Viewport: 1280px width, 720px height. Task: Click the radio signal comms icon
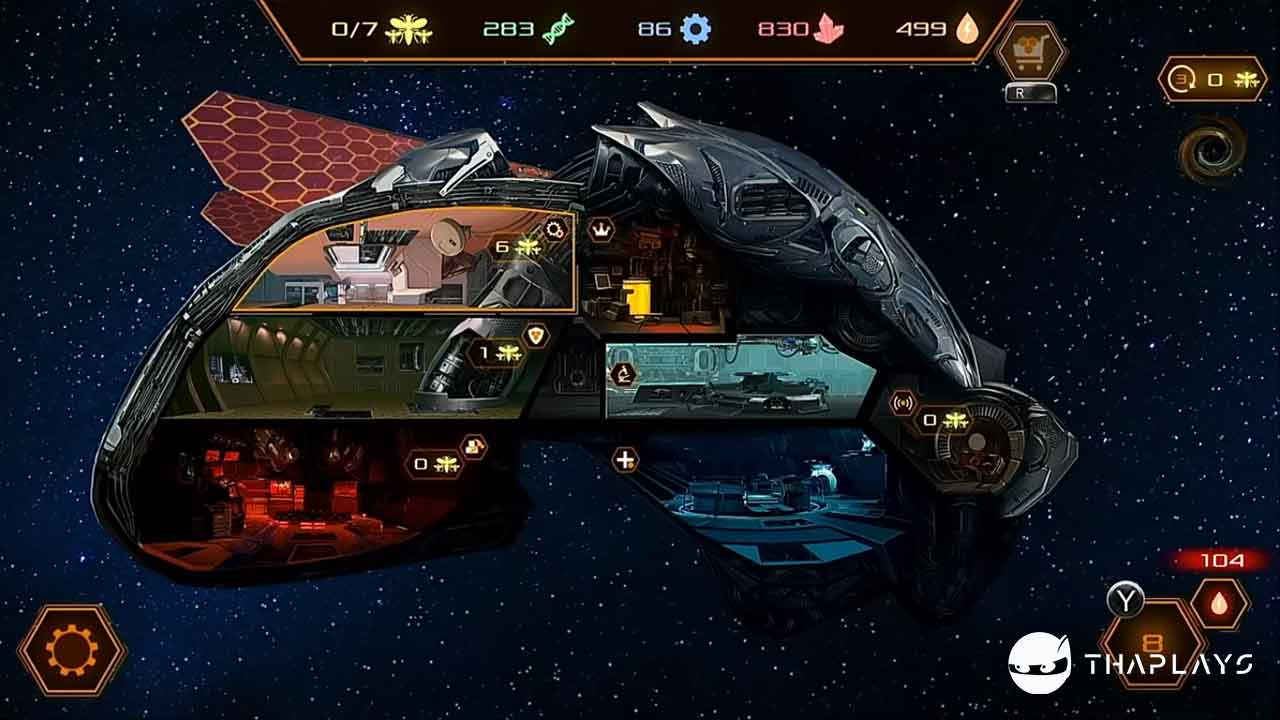(904, 405)
